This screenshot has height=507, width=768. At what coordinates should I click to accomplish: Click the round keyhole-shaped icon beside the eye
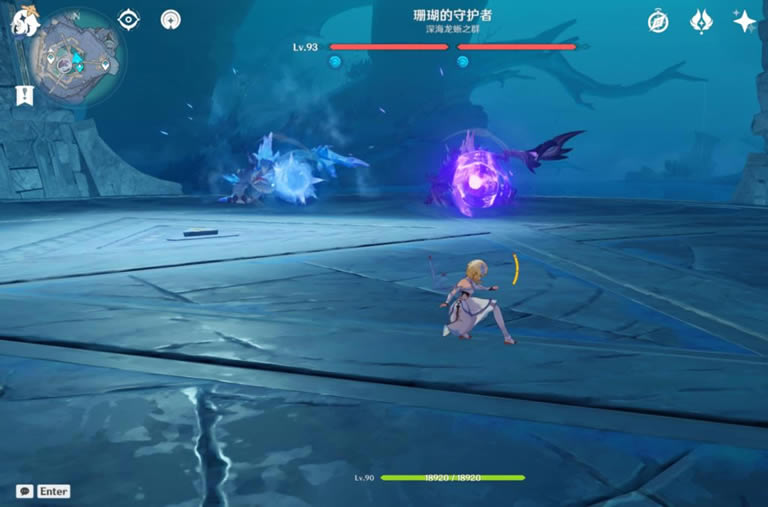pos(171,19)
